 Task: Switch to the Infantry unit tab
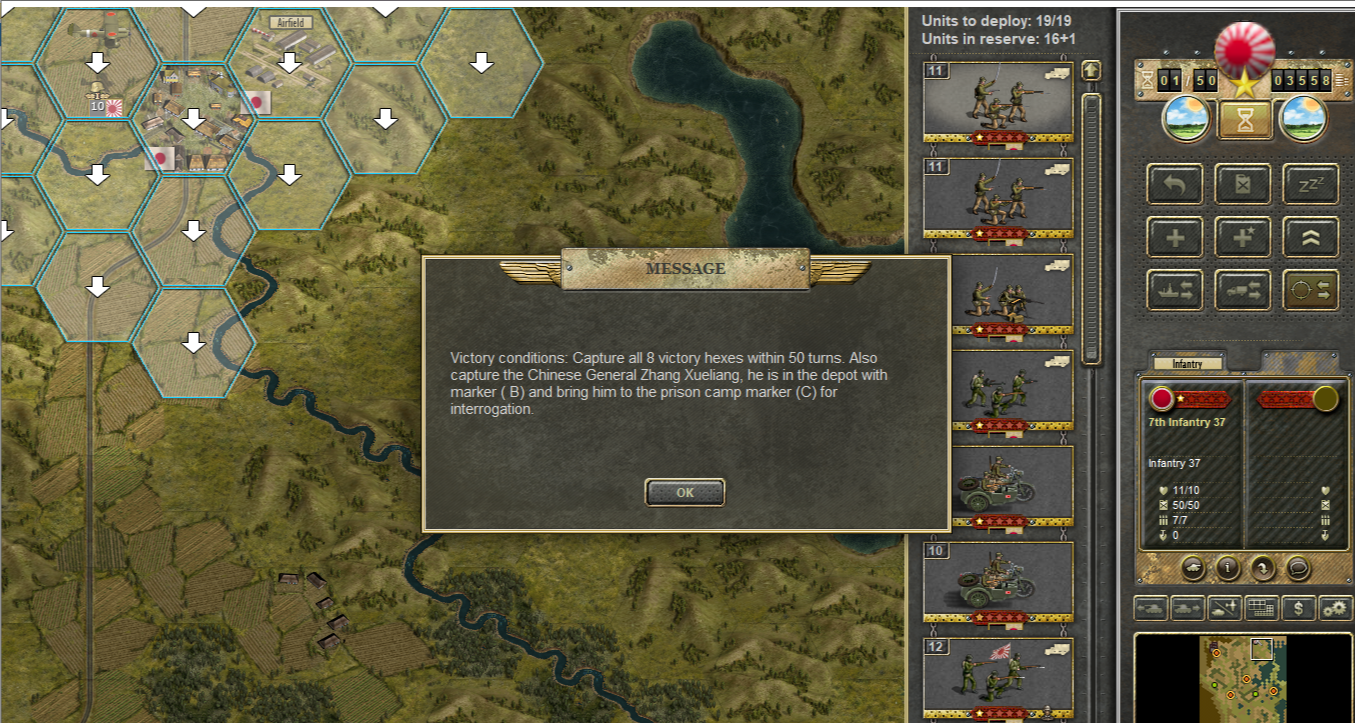(x=1188, y=364)
